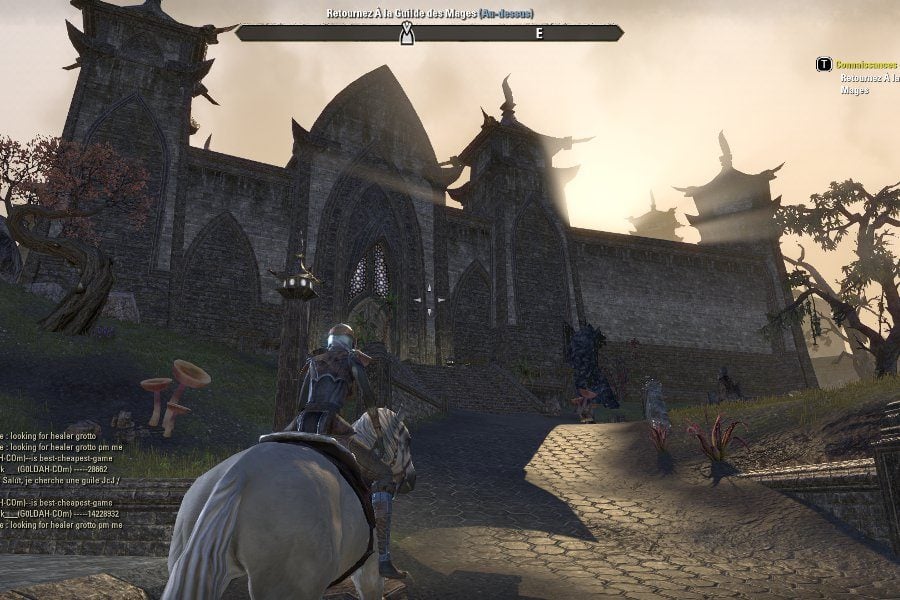Select the Connaissances quest title in the tracker
Screen dimensions: 900x600
click(866, 64)
